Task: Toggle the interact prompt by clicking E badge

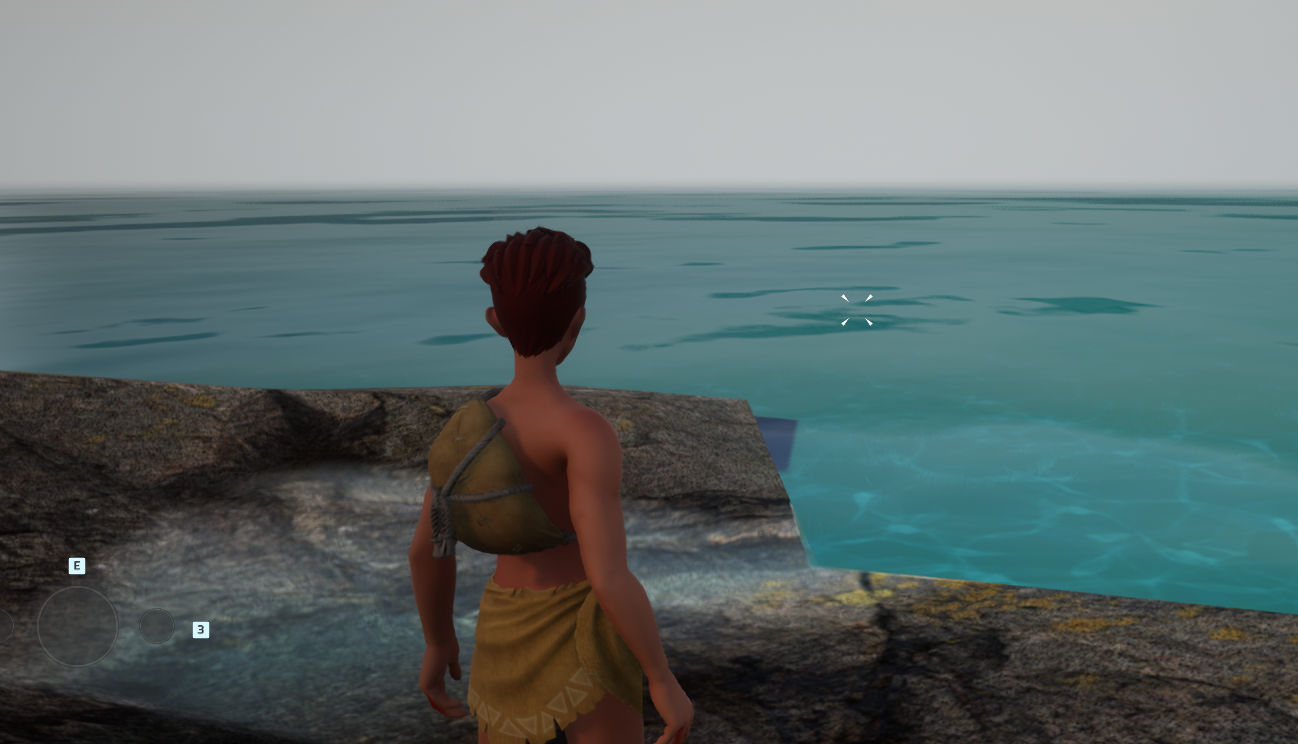Action: click(77, 566)
